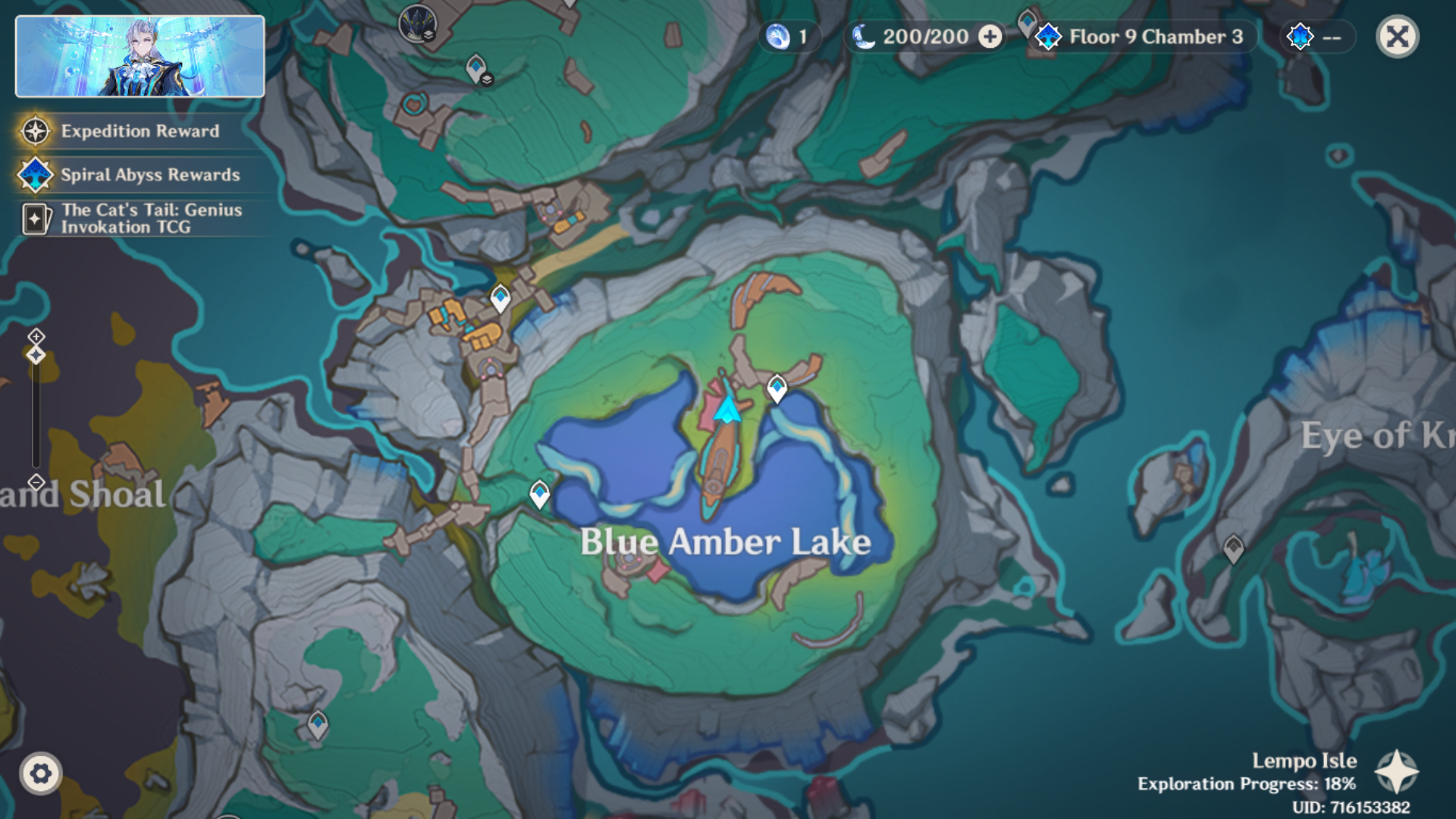
Task: Select the locked grey waypoint below Eye of Kr
Action: coord(1233,548)
